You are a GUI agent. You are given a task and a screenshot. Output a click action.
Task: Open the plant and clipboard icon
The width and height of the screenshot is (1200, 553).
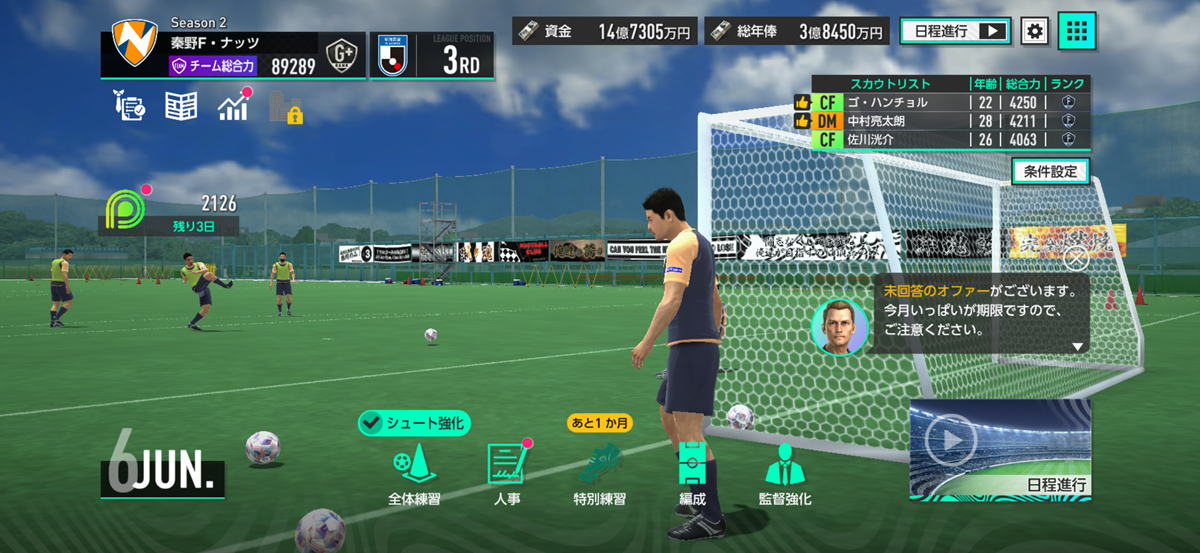(x=130, y=106)
